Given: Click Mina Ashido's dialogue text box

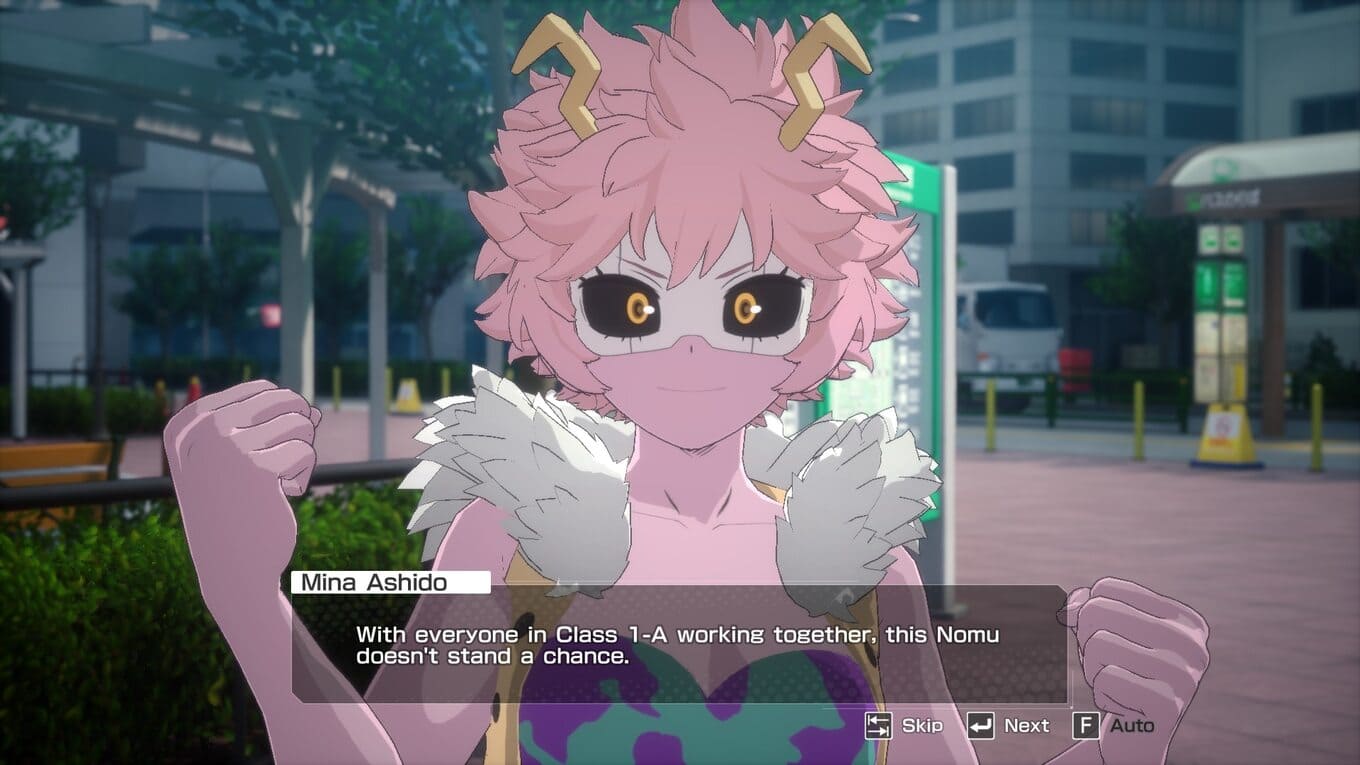Looking at the screenshot, I should tap(680, 645).
